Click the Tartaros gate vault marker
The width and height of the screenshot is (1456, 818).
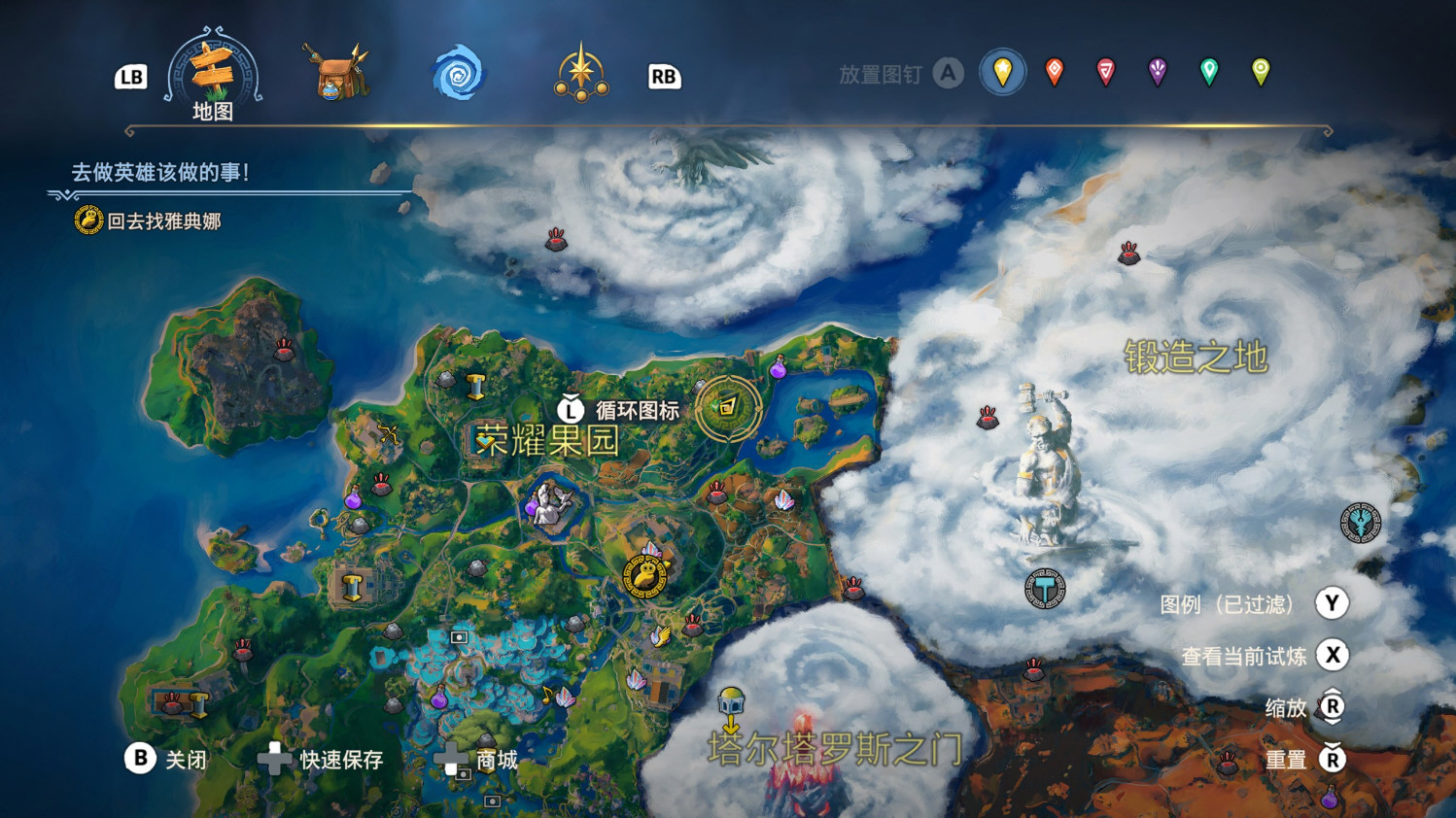731,701
